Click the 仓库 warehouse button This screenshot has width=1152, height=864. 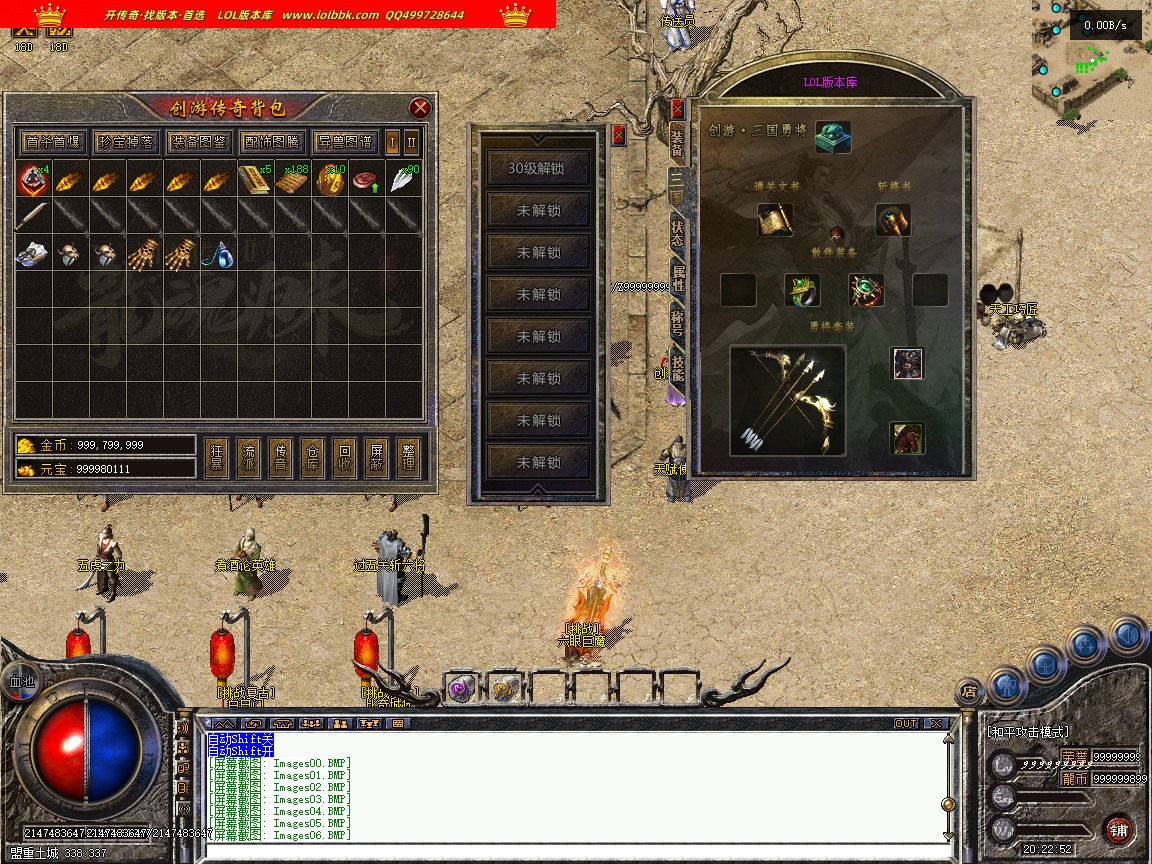(313, 458)
